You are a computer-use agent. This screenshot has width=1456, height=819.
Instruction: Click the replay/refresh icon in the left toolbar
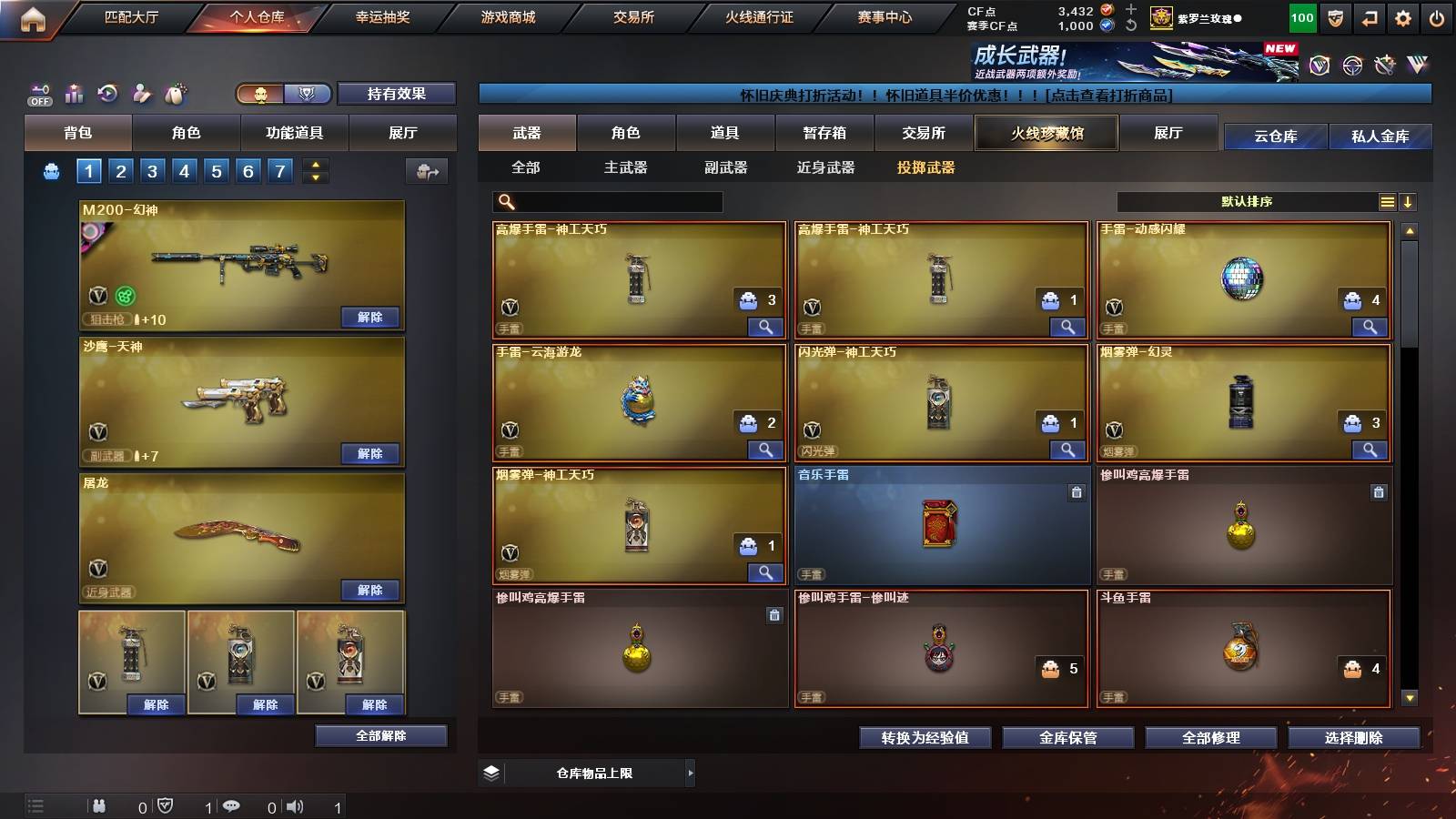point(107,93)
